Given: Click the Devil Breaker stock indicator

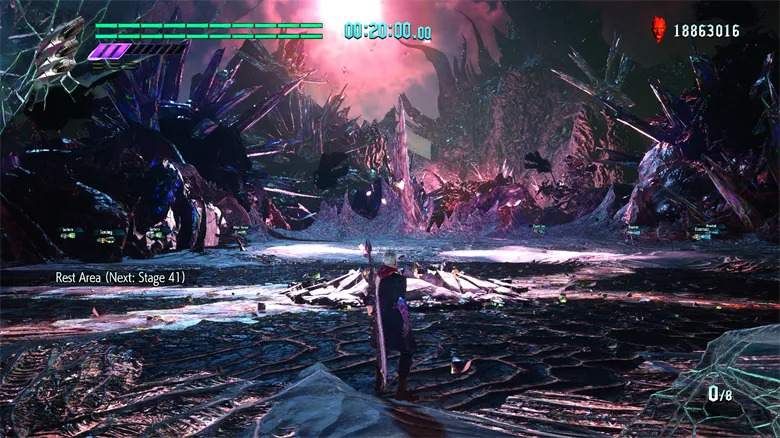Looking at the screenshot, I should 721,392.
